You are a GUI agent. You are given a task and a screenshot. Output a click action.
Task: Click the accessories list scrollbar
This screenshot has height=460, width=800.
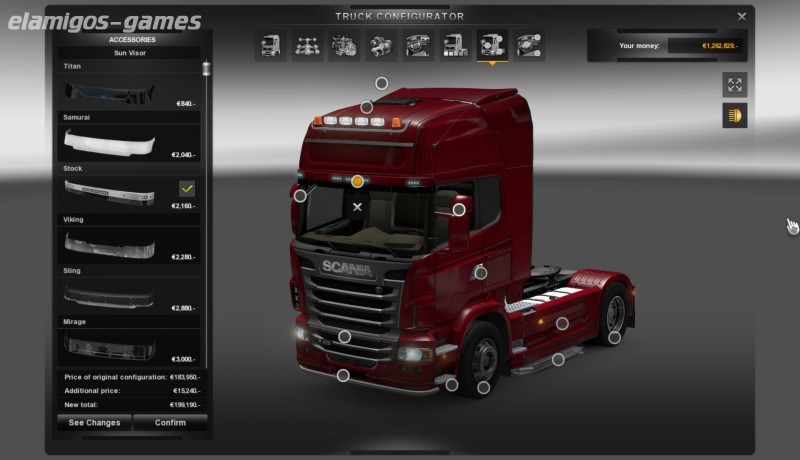point(207,70)
